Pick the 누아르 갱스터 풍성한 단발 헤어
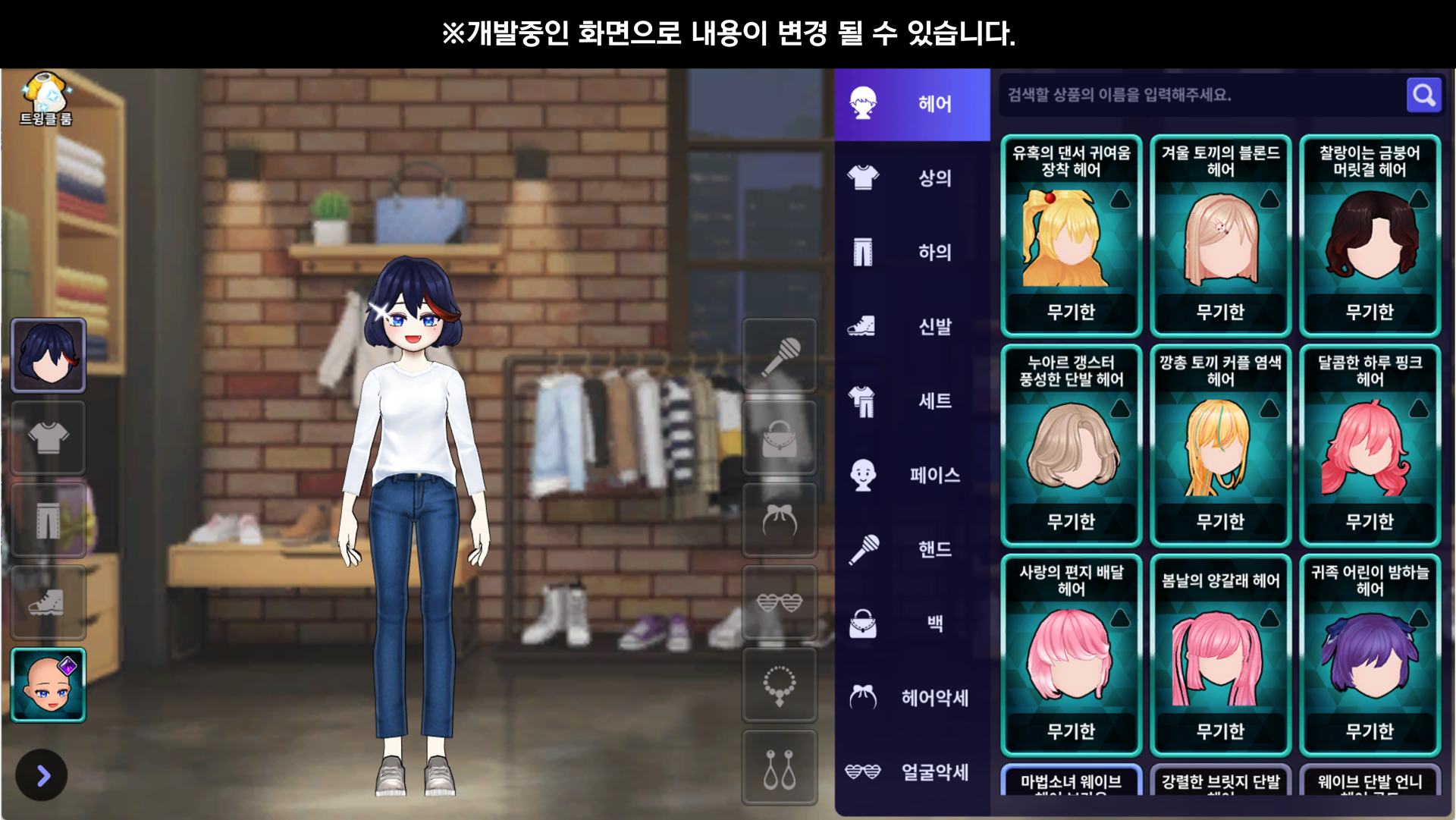The height and width of the screenshot is (820, 1456). pyautogui.click(x=1071, y=445)
